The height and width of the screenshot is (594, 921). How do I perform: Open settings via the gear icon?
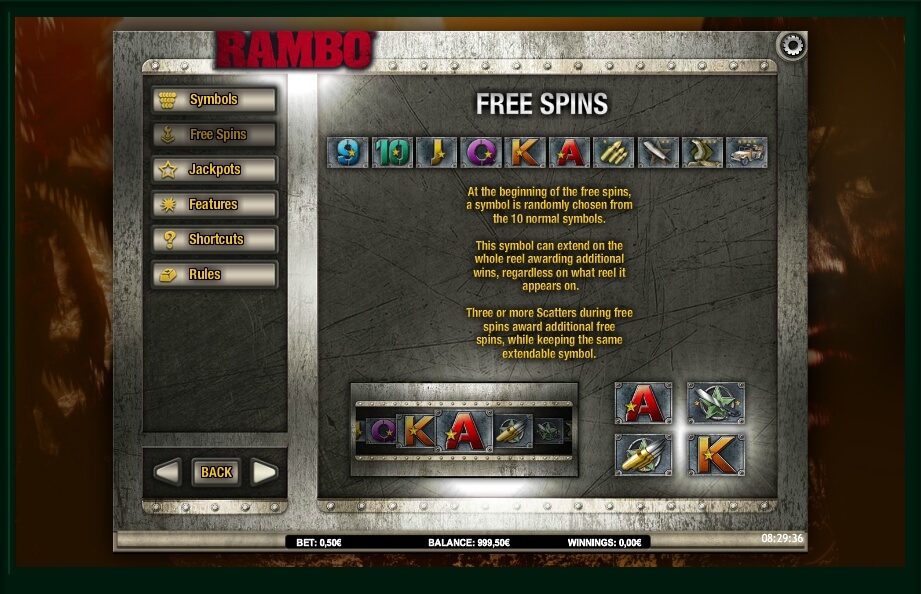[x=792, y=46]
